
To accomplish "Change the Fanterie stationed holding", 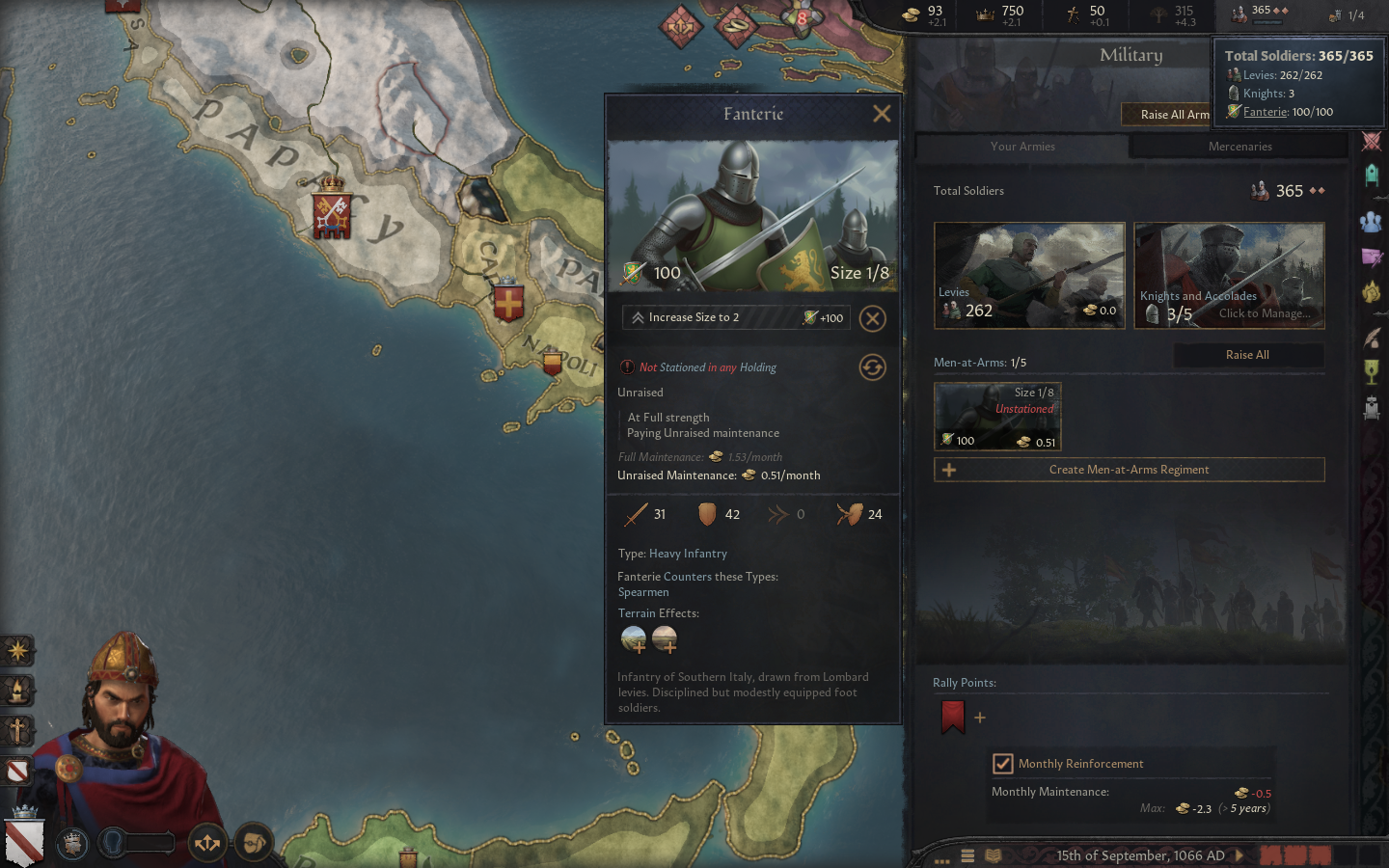I will pos(872,367).
